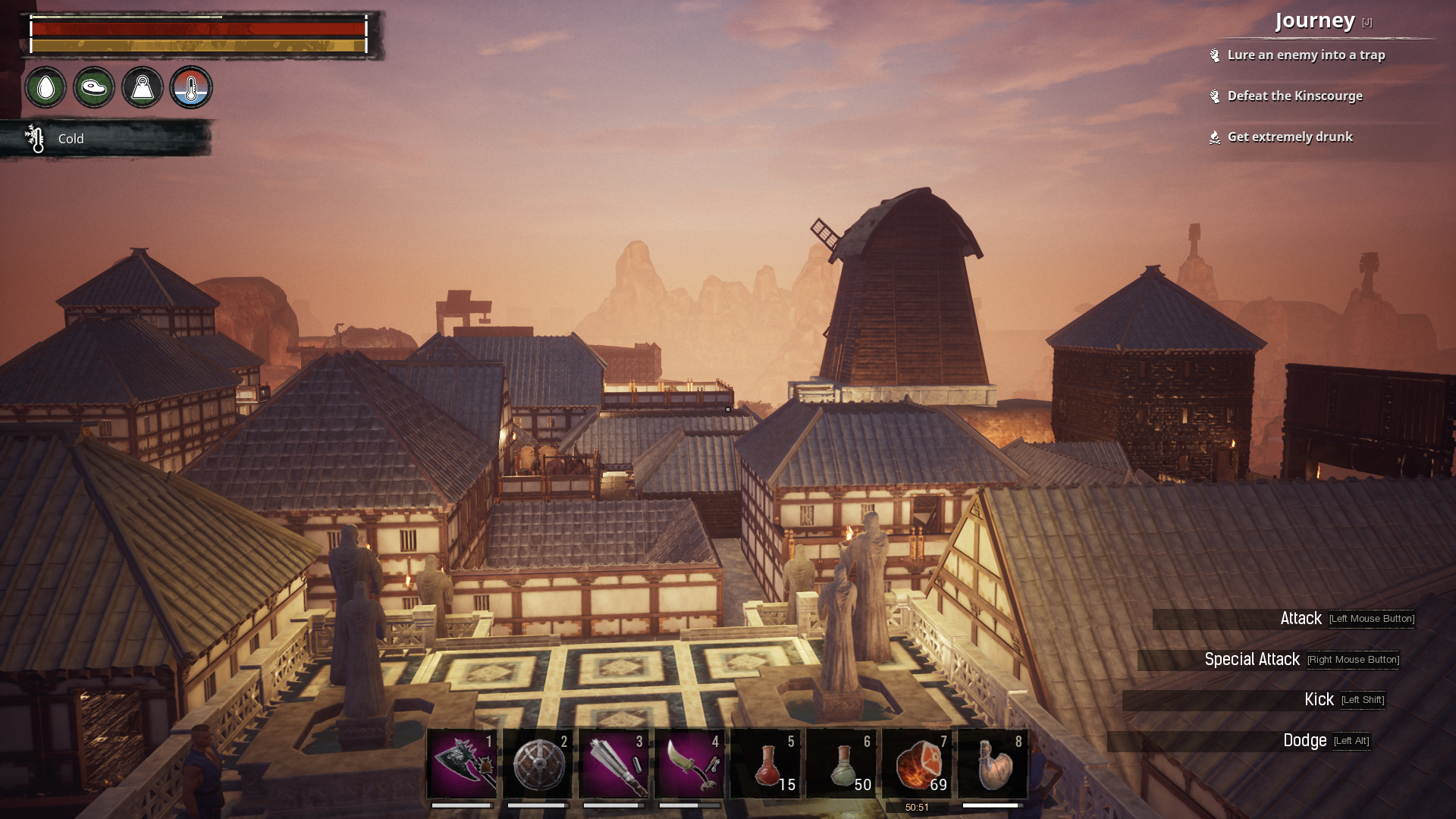Toggle the 'Get extremely drunk' journey step
The height and width of the screenshot is (819, 1456).
click(x=1290, y=136)
